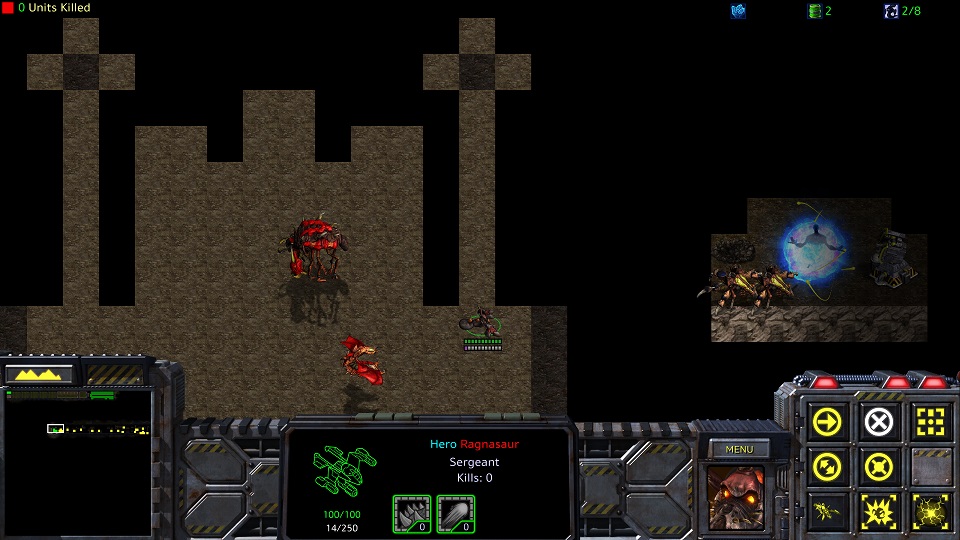Issue the Stop command
The height and width of the screenshot is (540, 960).
click(878, 422)
